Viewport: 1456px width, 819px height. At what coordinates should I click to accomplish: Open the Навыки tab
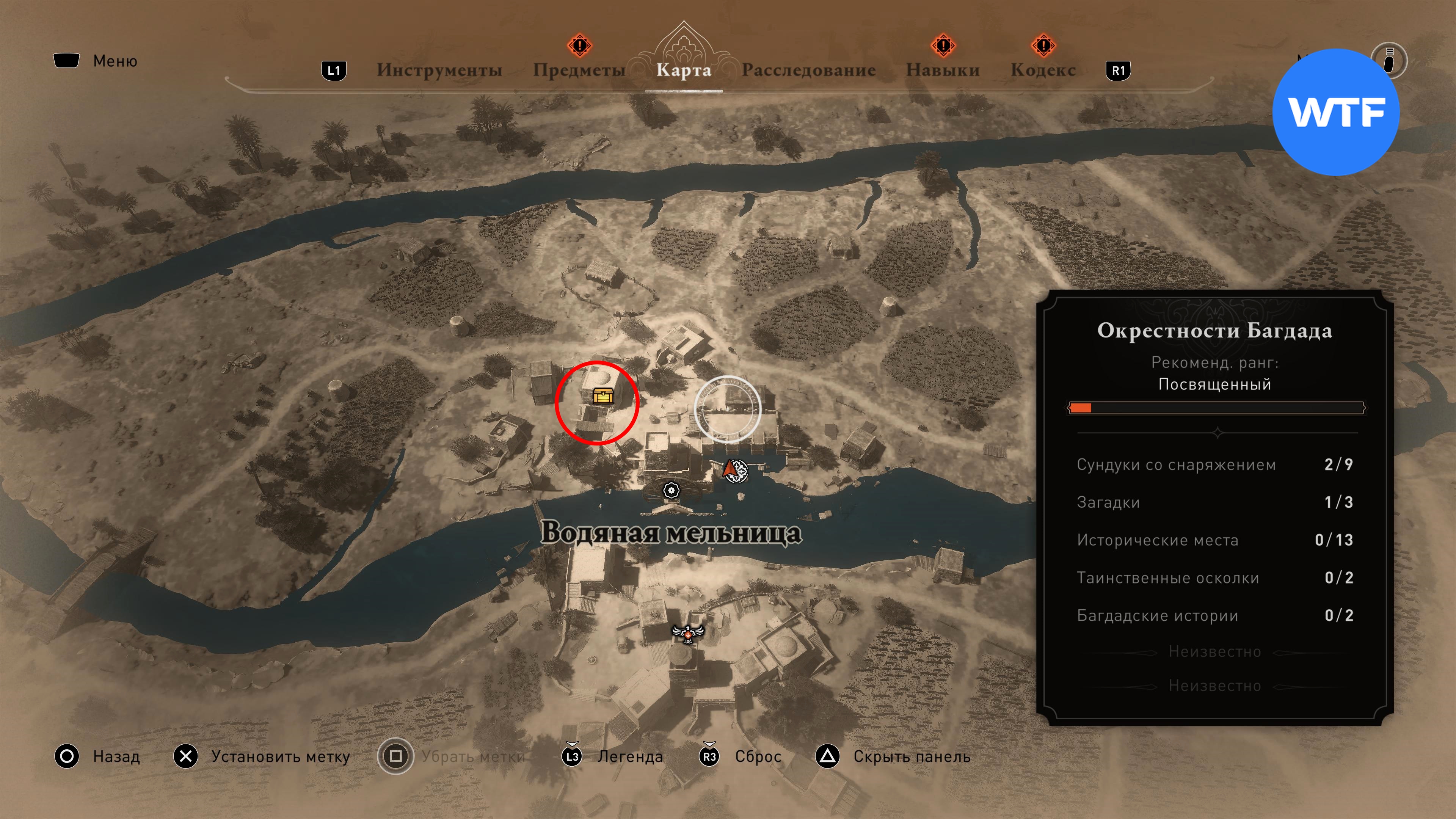[942, 70]
